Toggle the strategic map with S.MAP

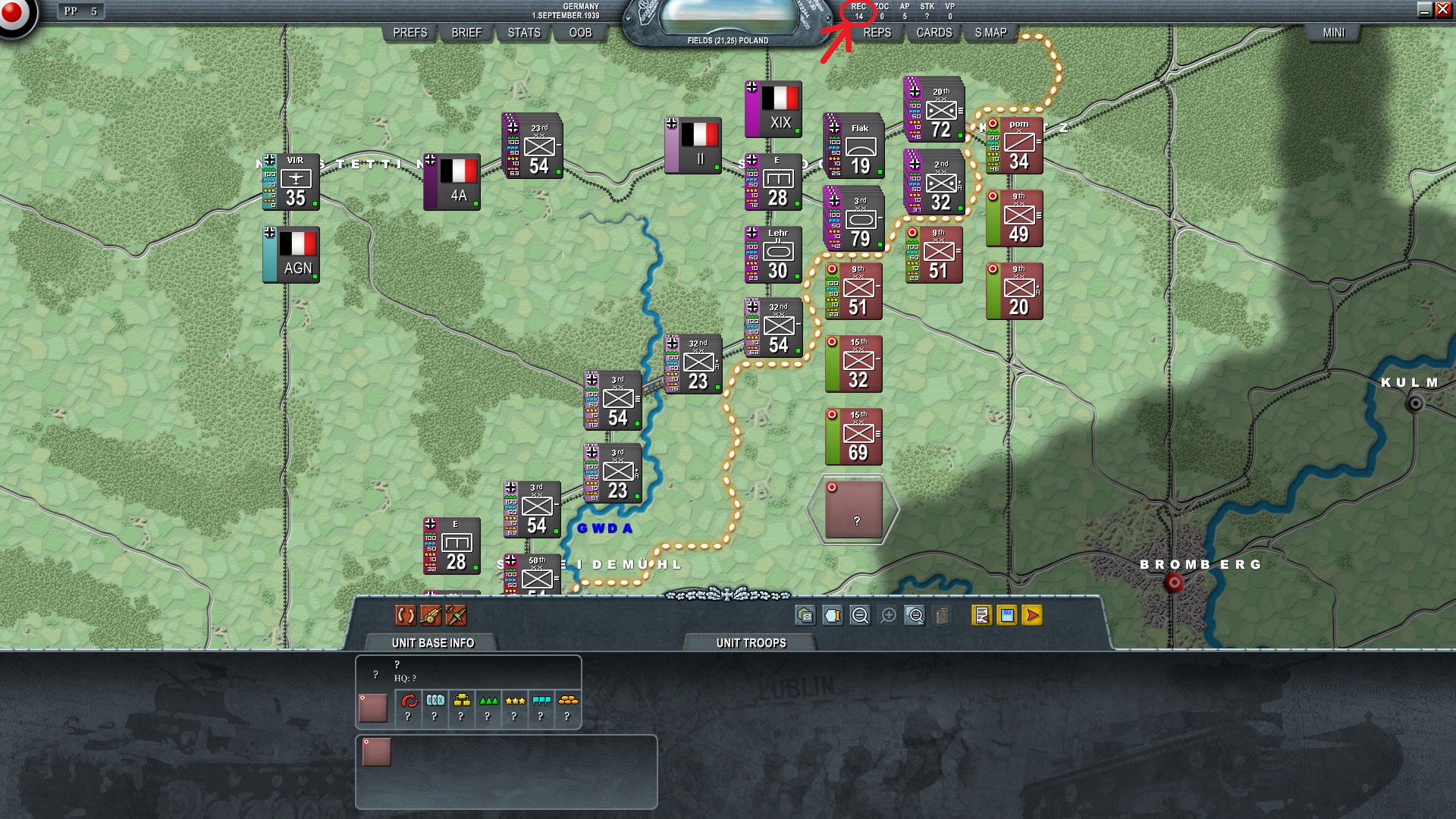point(991,33)
